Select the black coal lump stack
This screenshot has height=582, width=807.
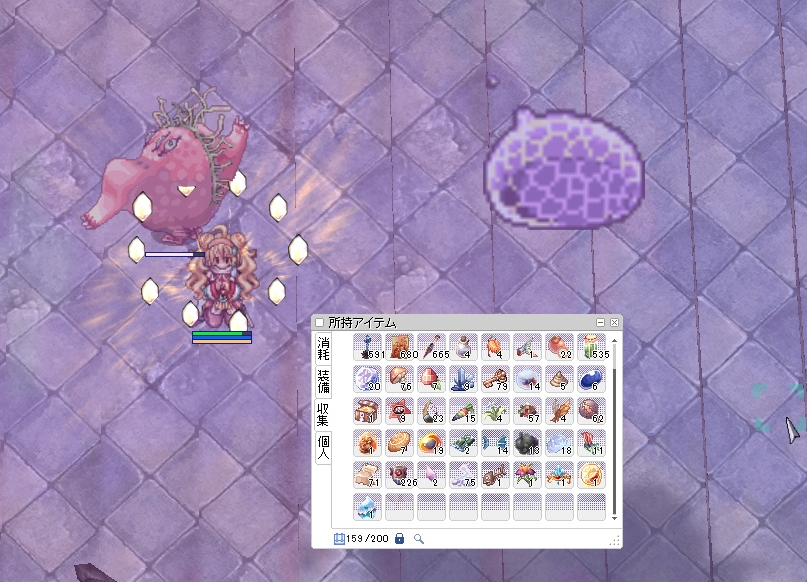pos(527,443)
